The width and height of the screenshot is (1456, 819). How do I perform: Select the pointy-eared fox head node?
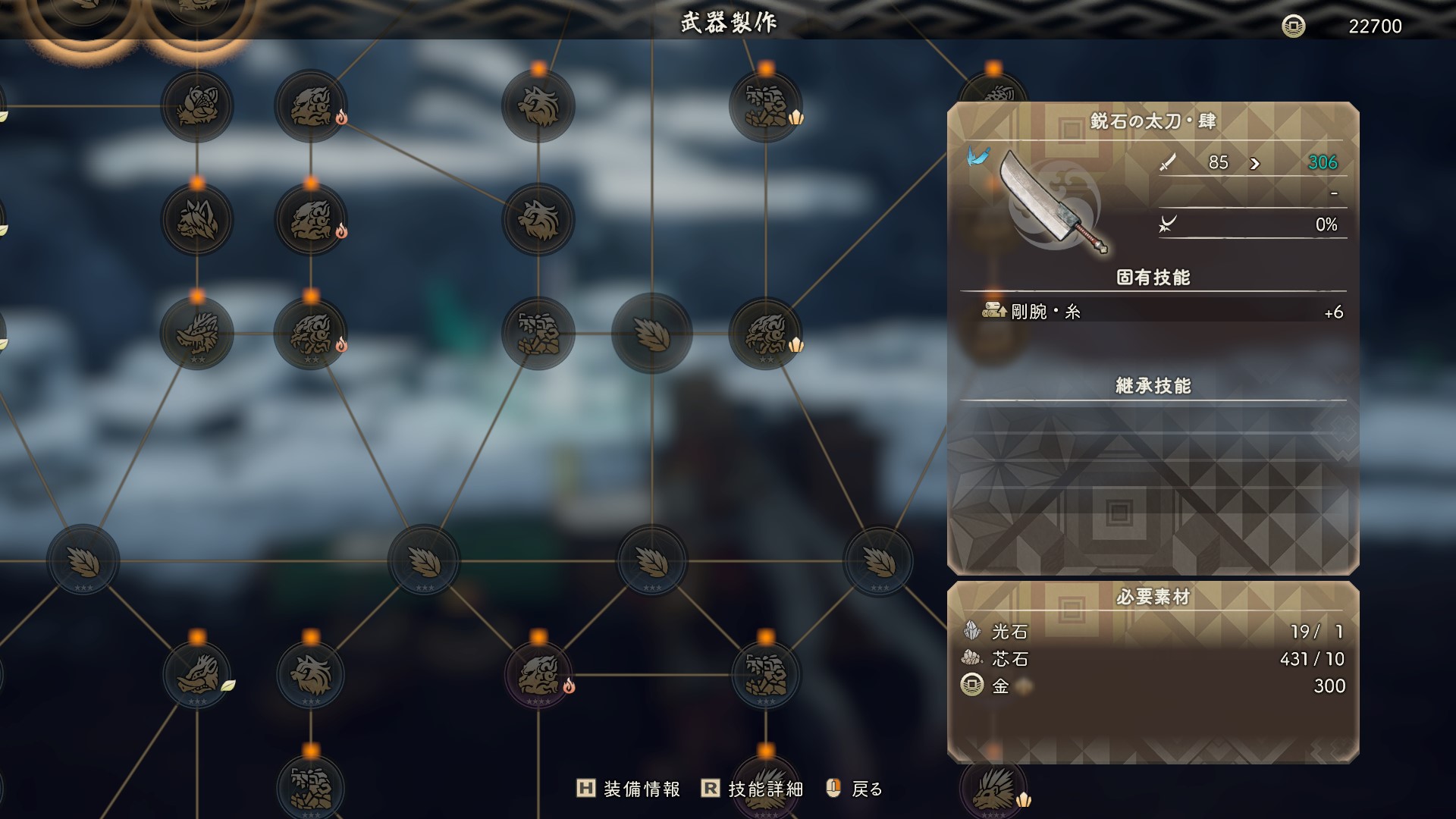coord(197,220)
